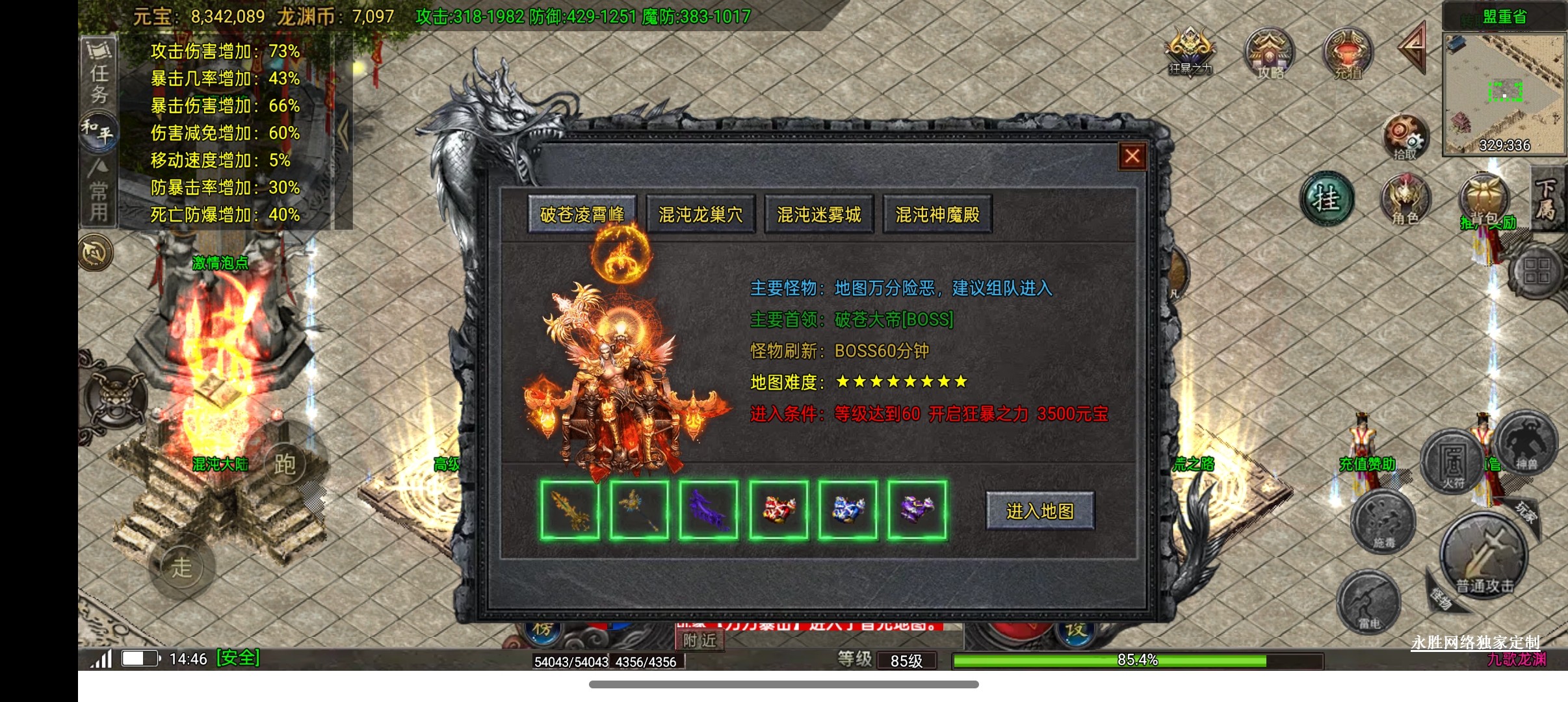Open the 攻略 guide icon
Screen dimensions: 1568x702
[x=1270, y=53]
